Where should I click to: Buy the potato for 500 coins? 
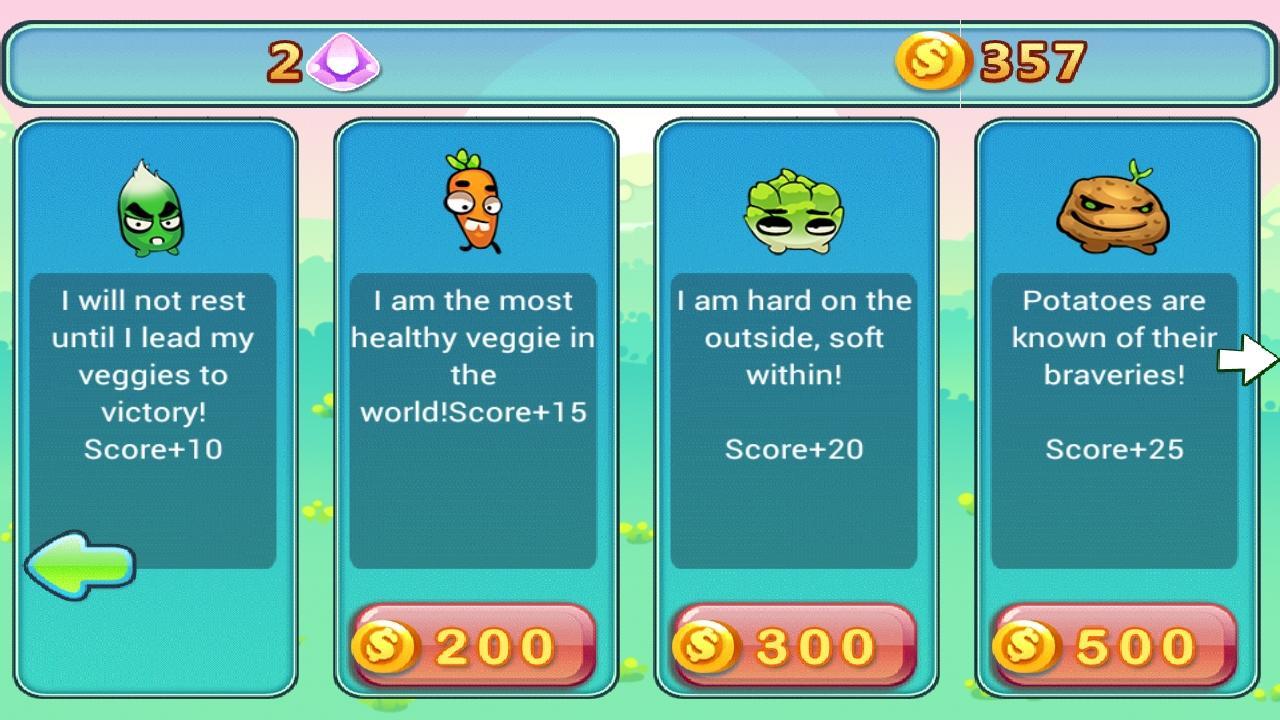click(x=1114, y=646)
